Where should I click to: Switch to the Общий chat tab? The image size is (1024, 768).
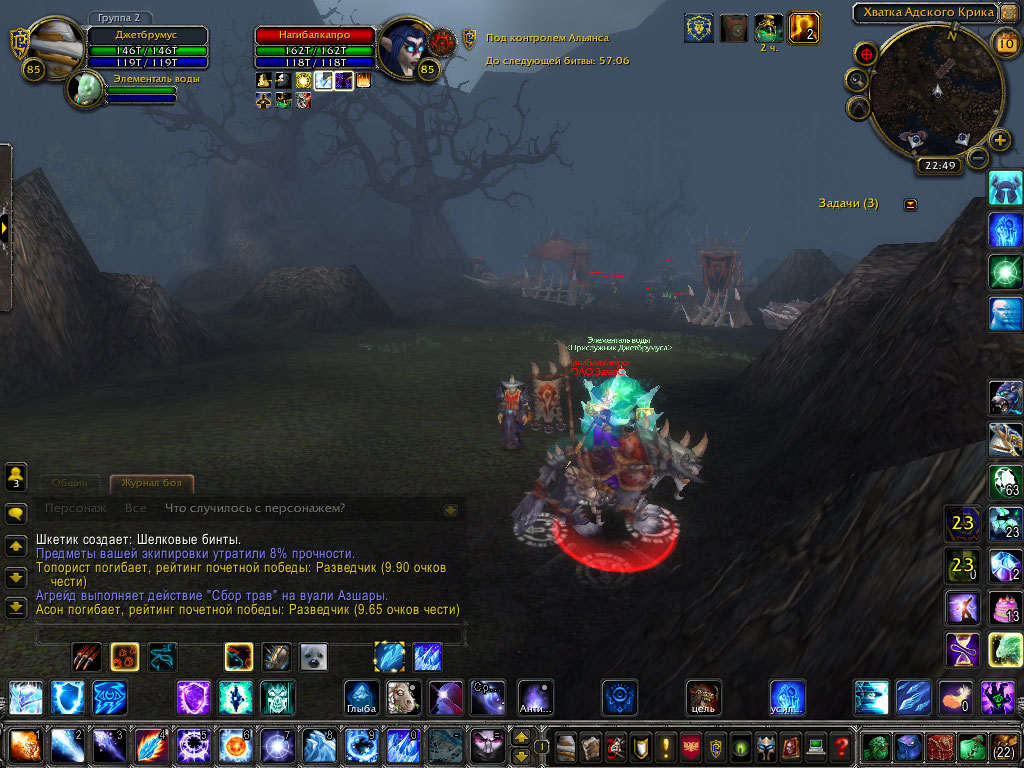pos(69,483)
